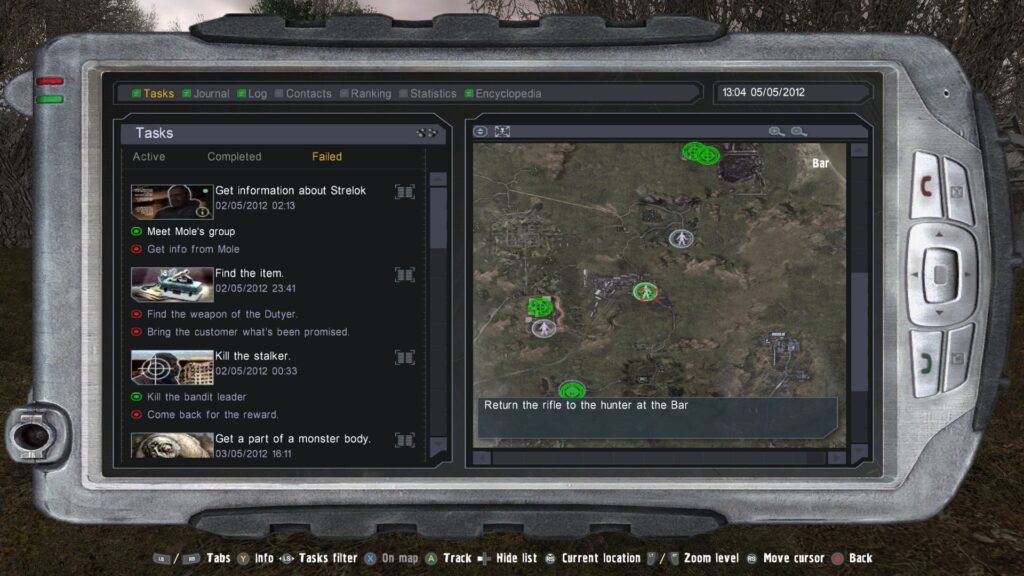Select the 'Get a part of a monster body.' task
The width and height of the screenshot is (1024, 576).
click(x=292, y=439)
